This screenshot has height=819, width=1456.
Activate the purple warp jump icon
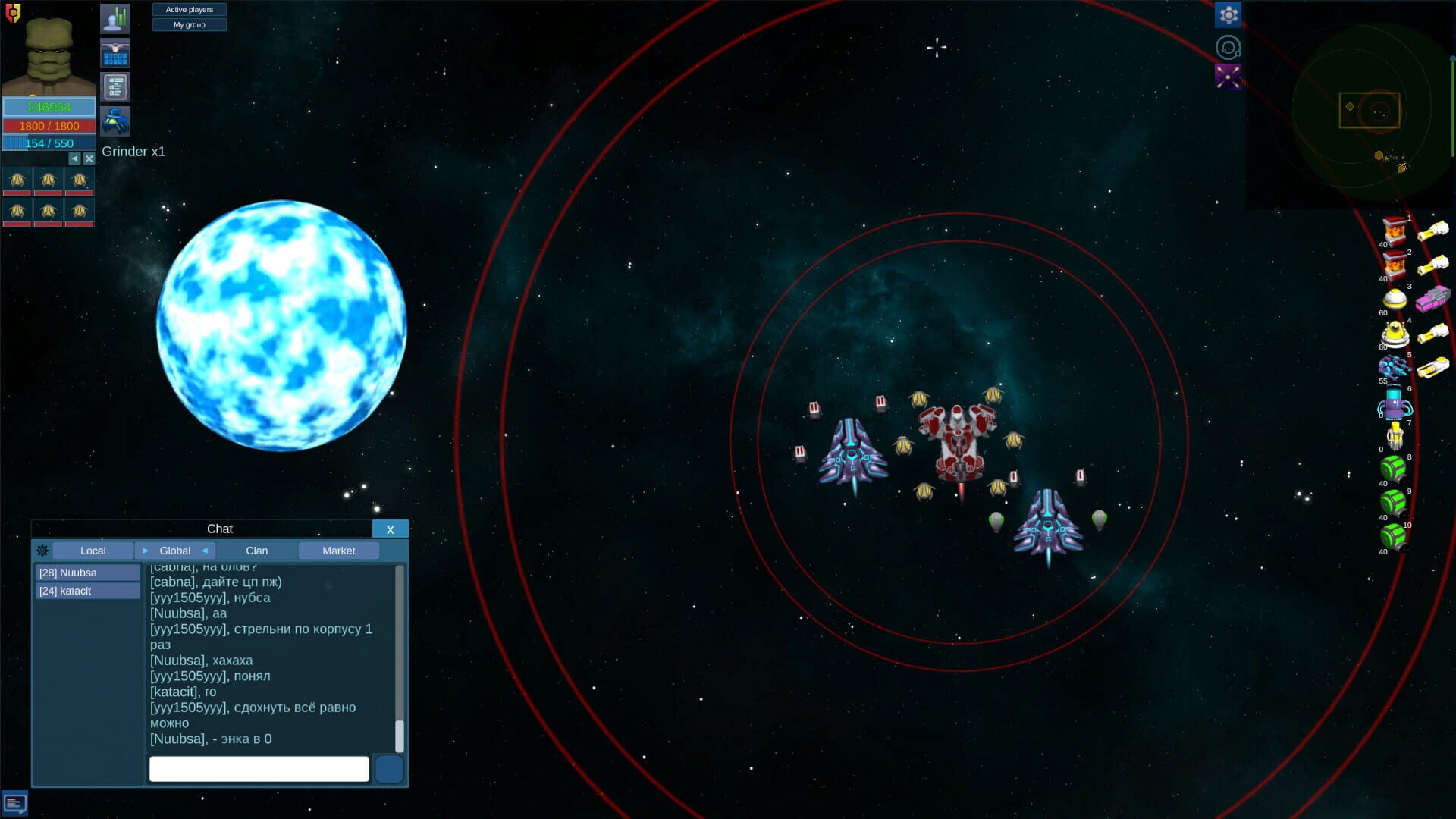[1228, 76]
